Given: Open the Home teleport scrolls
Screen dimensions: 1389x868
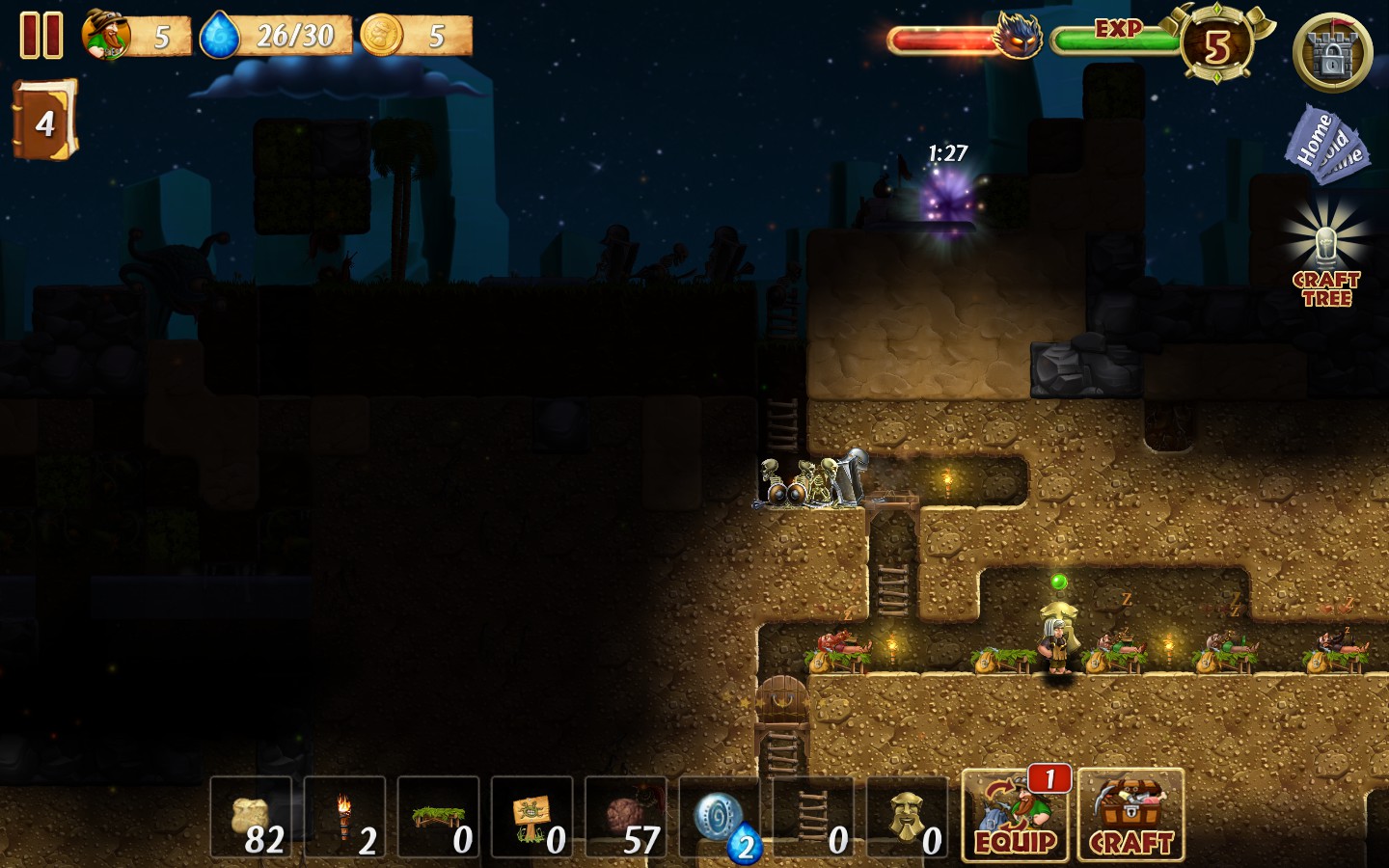Looking at the screenshot, I should click(x=1326, y=145).
